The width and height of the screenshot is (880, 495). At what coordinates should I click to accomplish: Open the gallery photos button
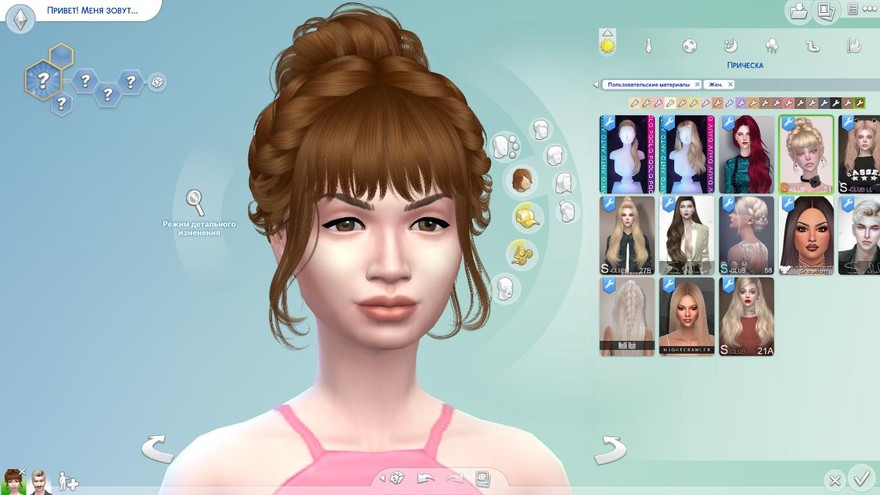click(825, 11)
